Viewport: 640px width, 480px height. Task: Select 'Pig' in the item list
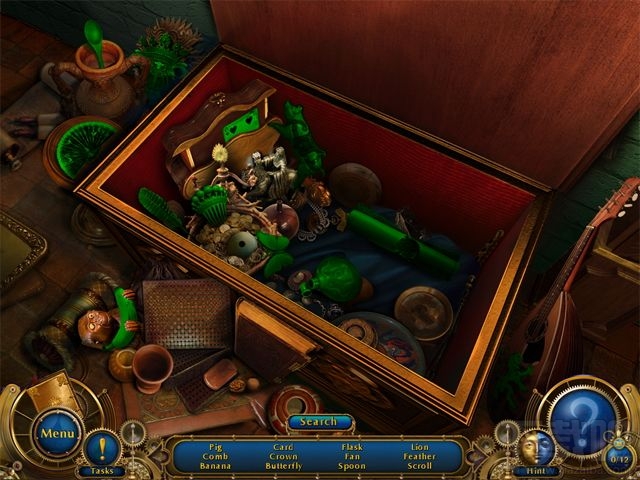coord(214,446)
